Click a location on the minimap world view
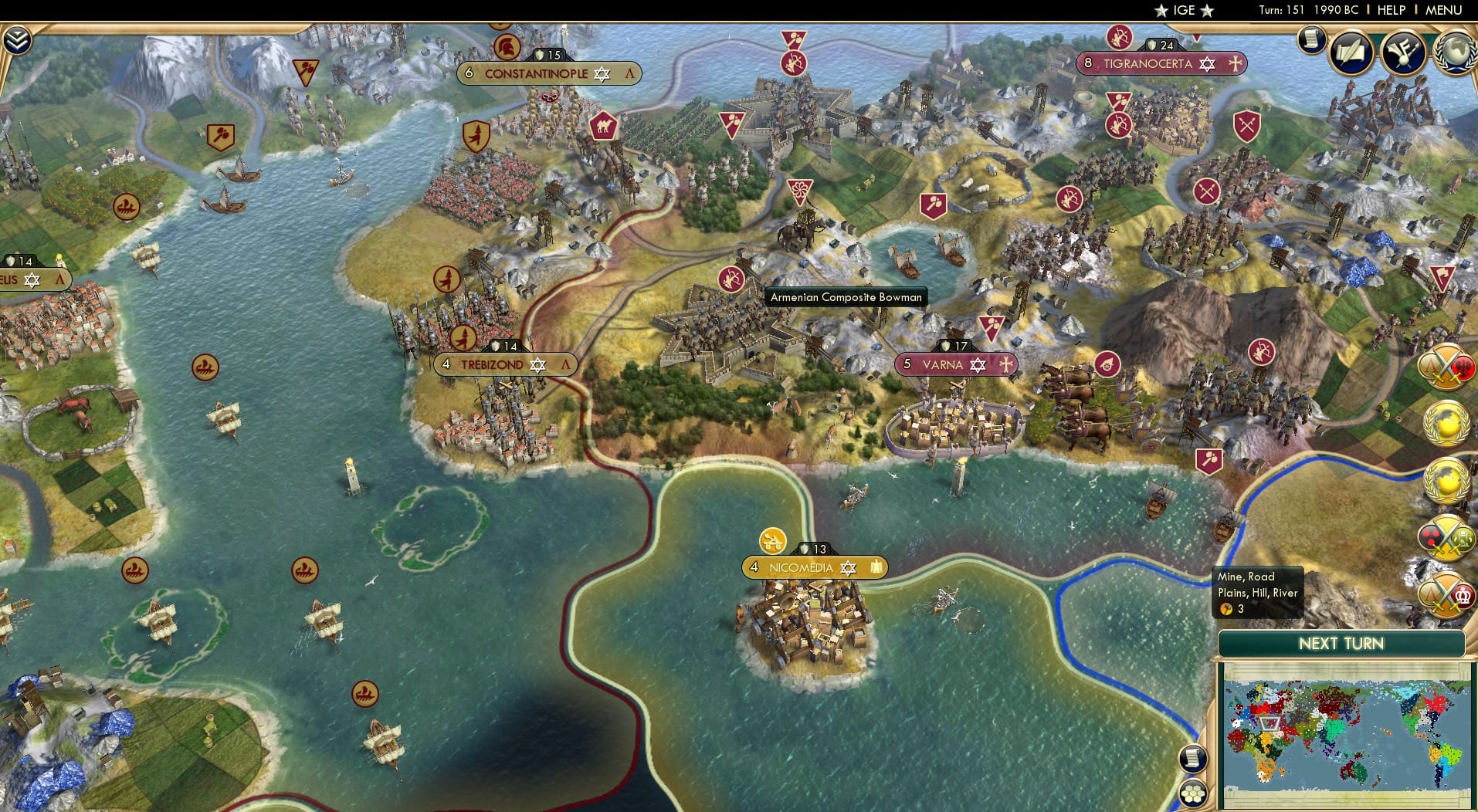This screenshot has width=1478, height=812. click(1344, 733)
